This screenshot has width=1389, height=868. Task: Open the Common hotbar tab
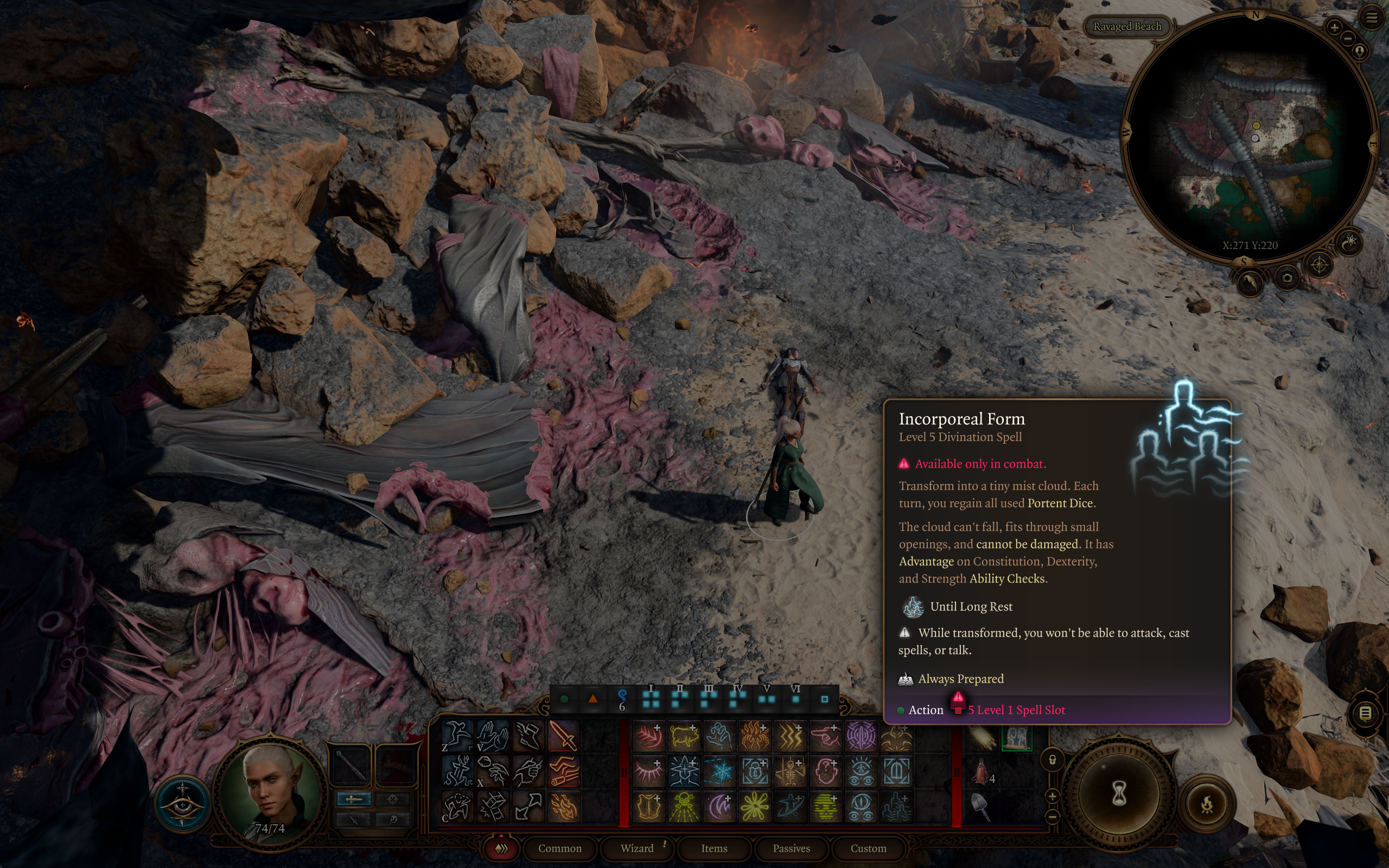click(x=559, y=848)
